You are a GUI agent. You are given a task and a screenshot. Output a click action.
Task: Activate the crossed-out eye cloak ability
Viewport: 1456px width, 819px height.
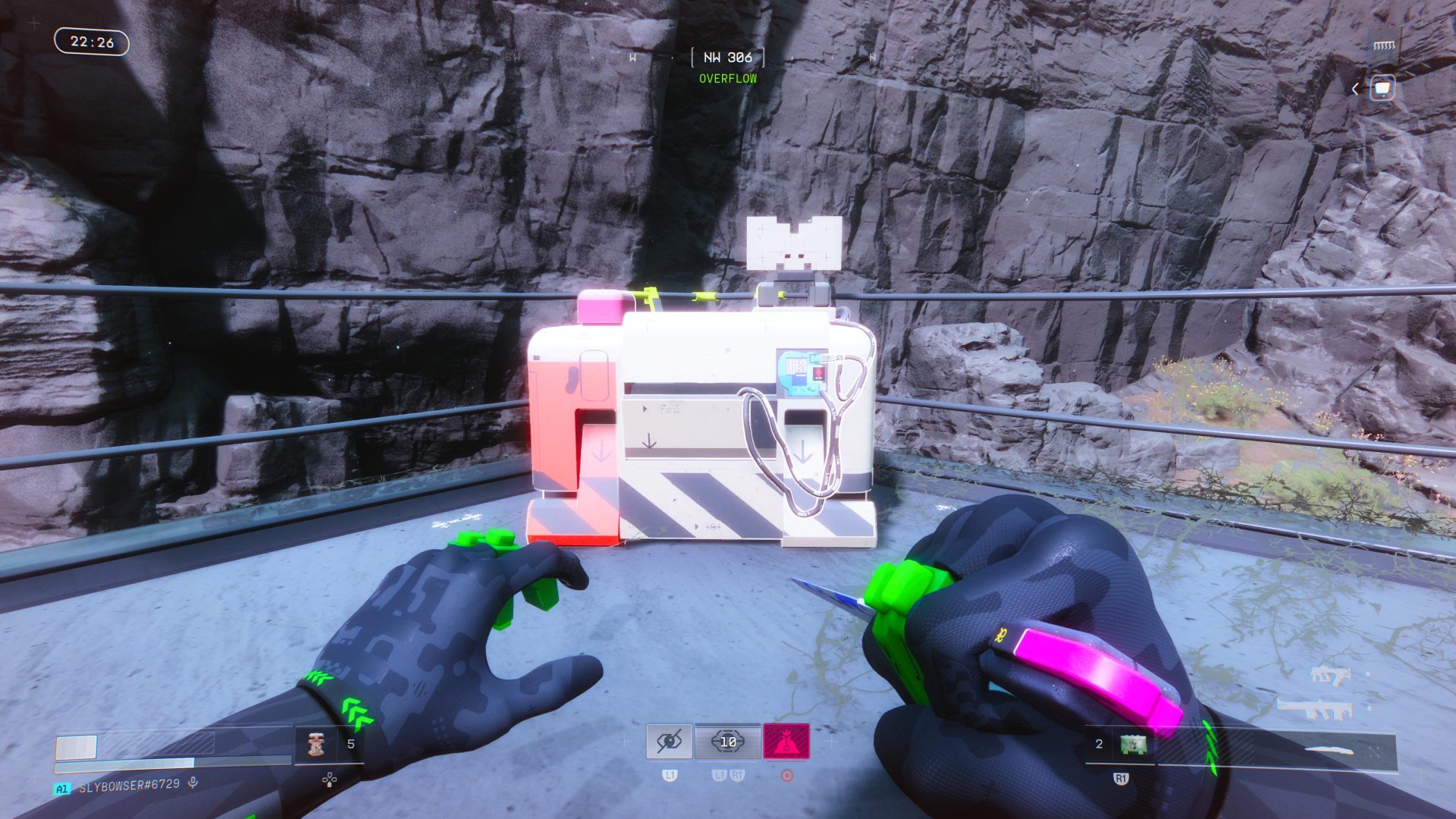[669, 742]
